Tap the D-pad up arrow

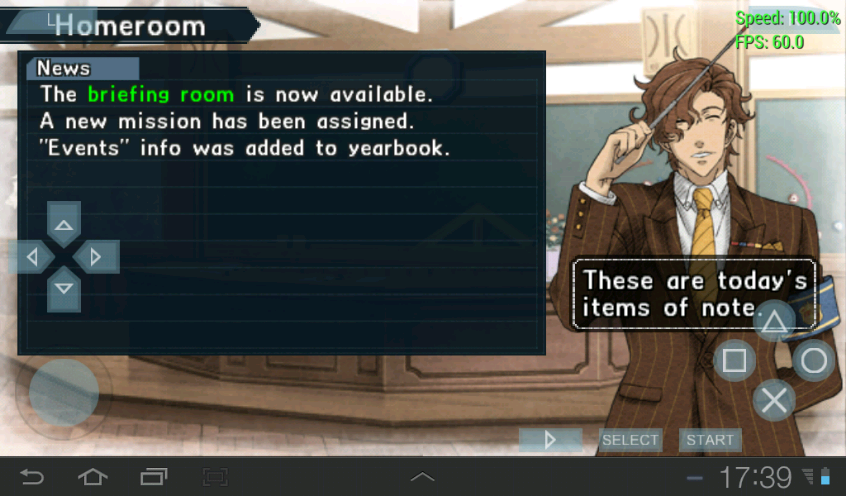pos(64,225)
